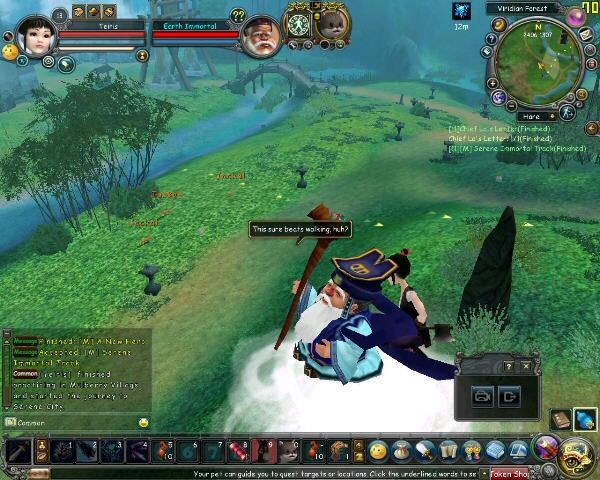This screenshot has width=600, height=480.
Task: Select the Earth Immortal target portrait
Action: click(261, 37)
